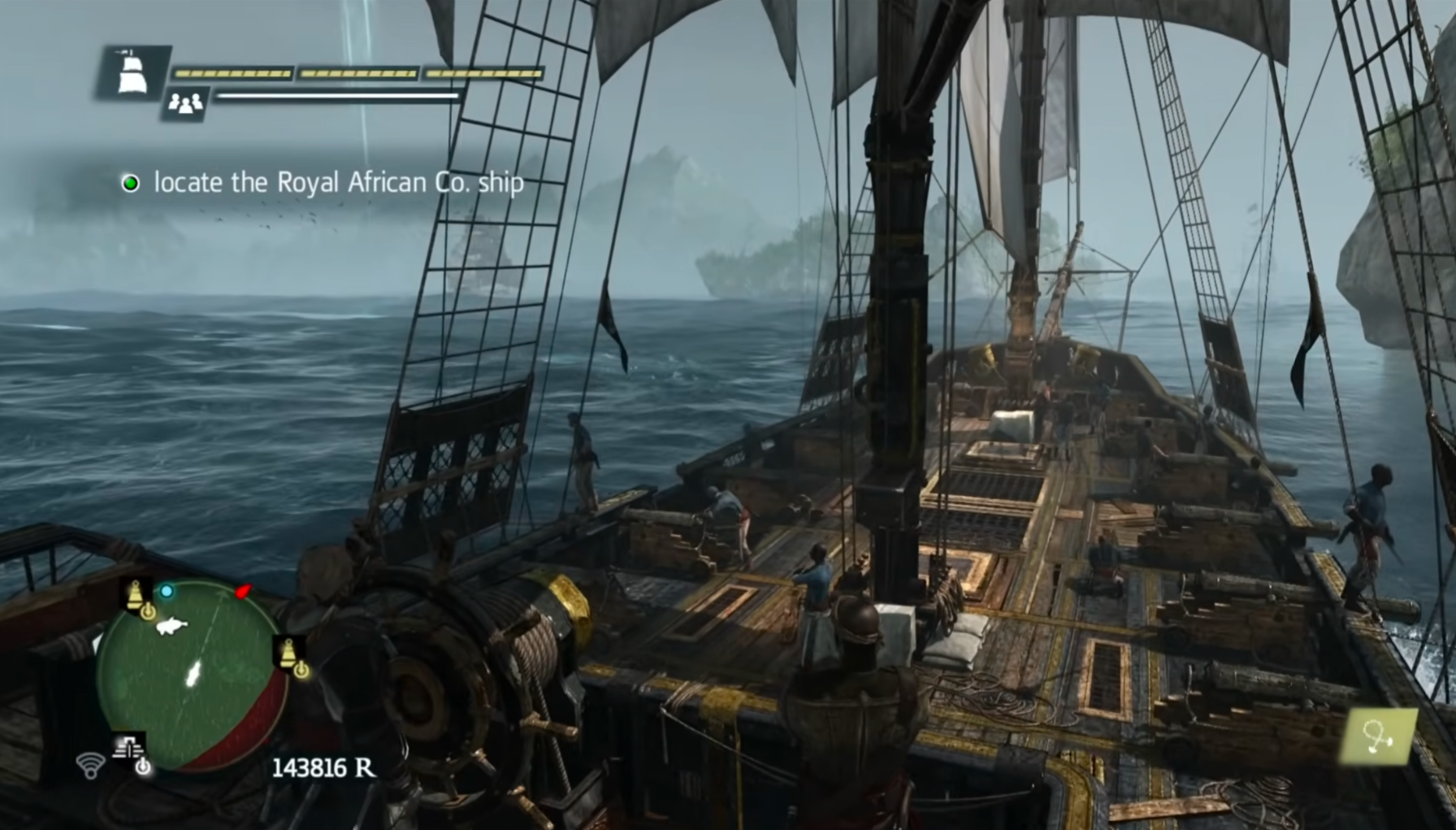Click the wifi signal icon in the bottom corner
The height and width of the screenshot is (830, 1456).
(x=90, y=766)
